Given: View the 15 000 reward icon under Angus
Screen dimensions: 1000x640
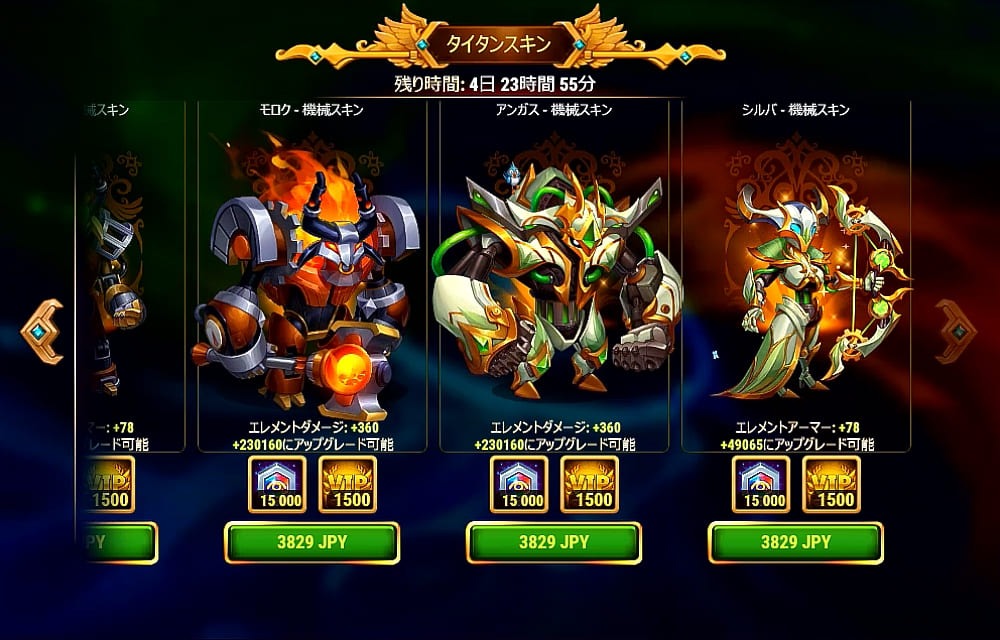Looking at the screenshot, I should pyautogui.click(x=519, y=484).
